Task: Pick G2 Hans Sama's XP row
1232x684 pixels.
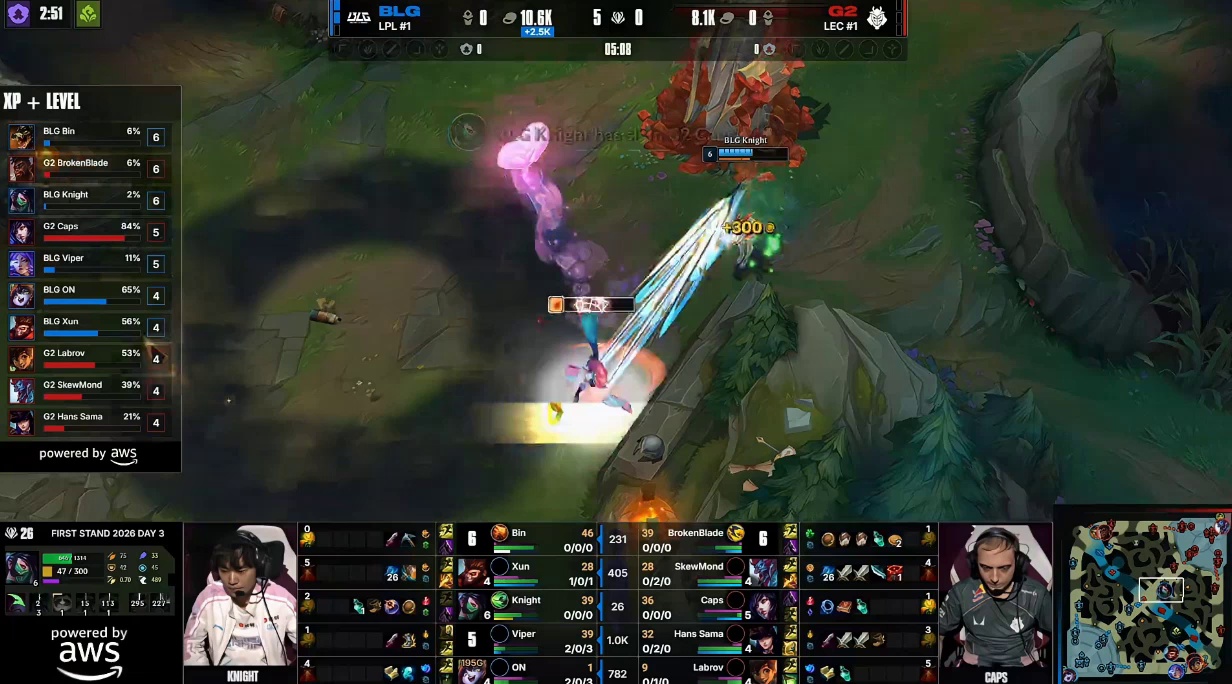Action: coord(88,422)
